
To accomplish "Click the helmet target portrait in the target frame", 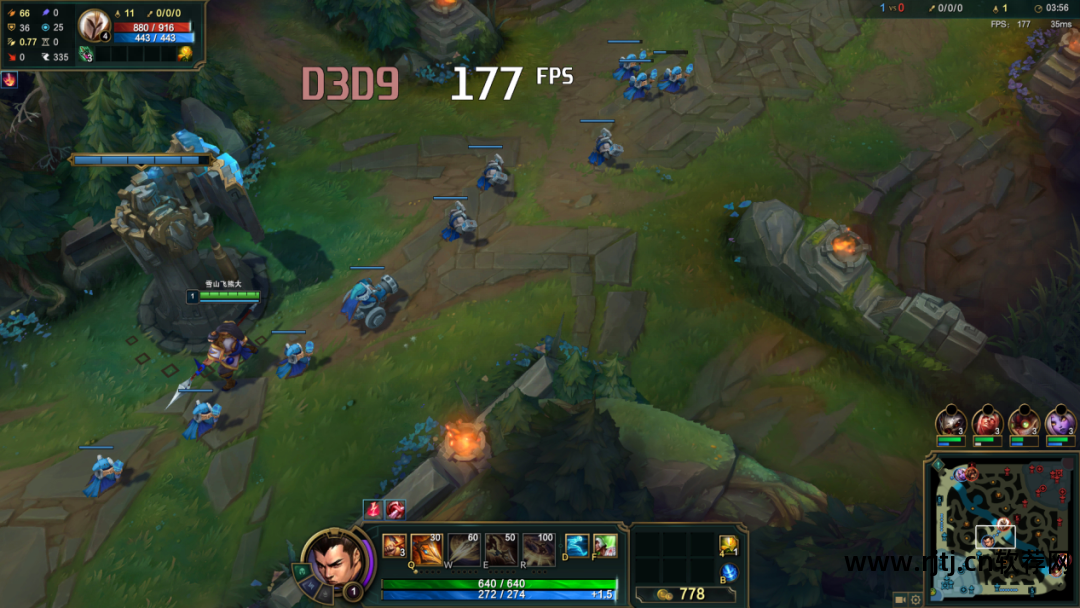I will pos(95,24).
